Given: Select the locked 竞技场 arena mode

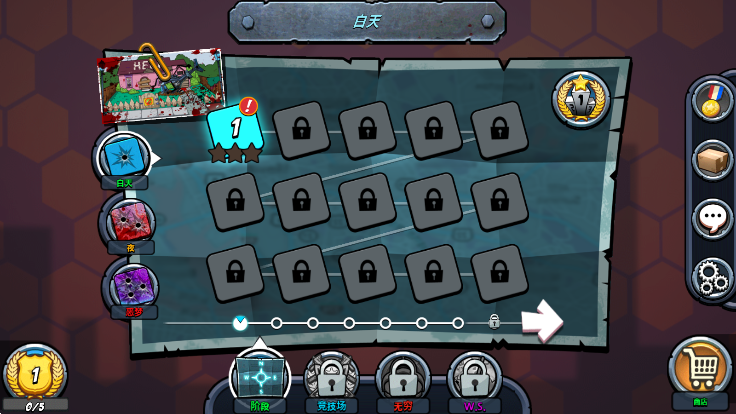Looking at the screenshot, I should (x=331, y=379).
